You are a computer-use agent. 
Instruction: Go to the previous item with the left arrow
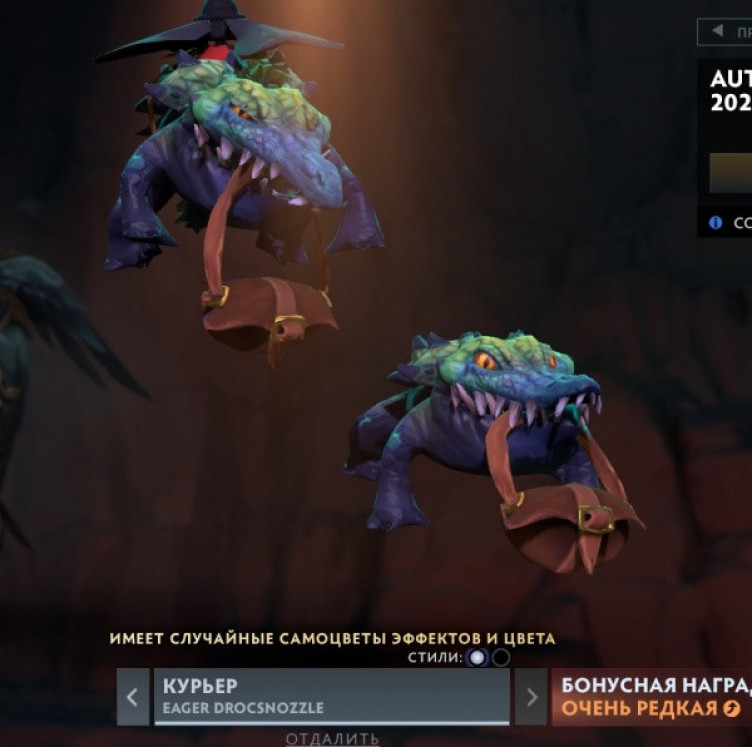pyautogui.click(x=133, y=696)
